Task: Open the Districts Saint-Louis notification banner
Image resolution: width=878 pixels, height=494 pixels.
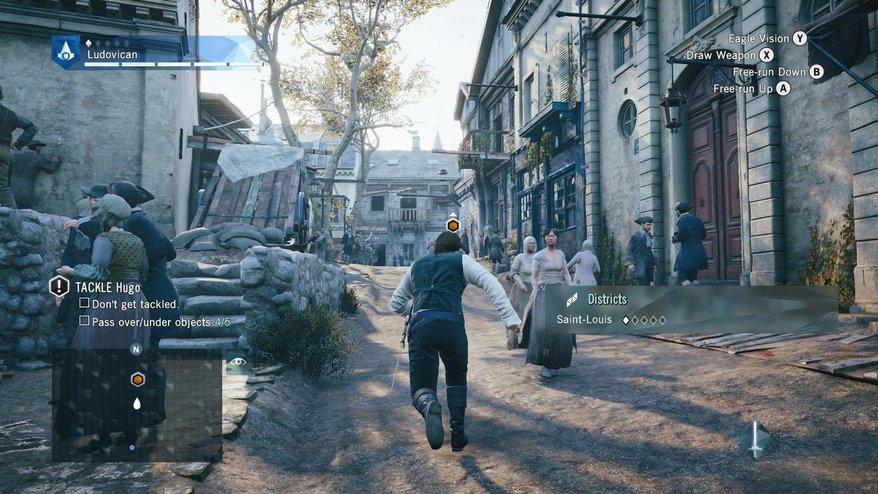Action: (x=690, y=309)
